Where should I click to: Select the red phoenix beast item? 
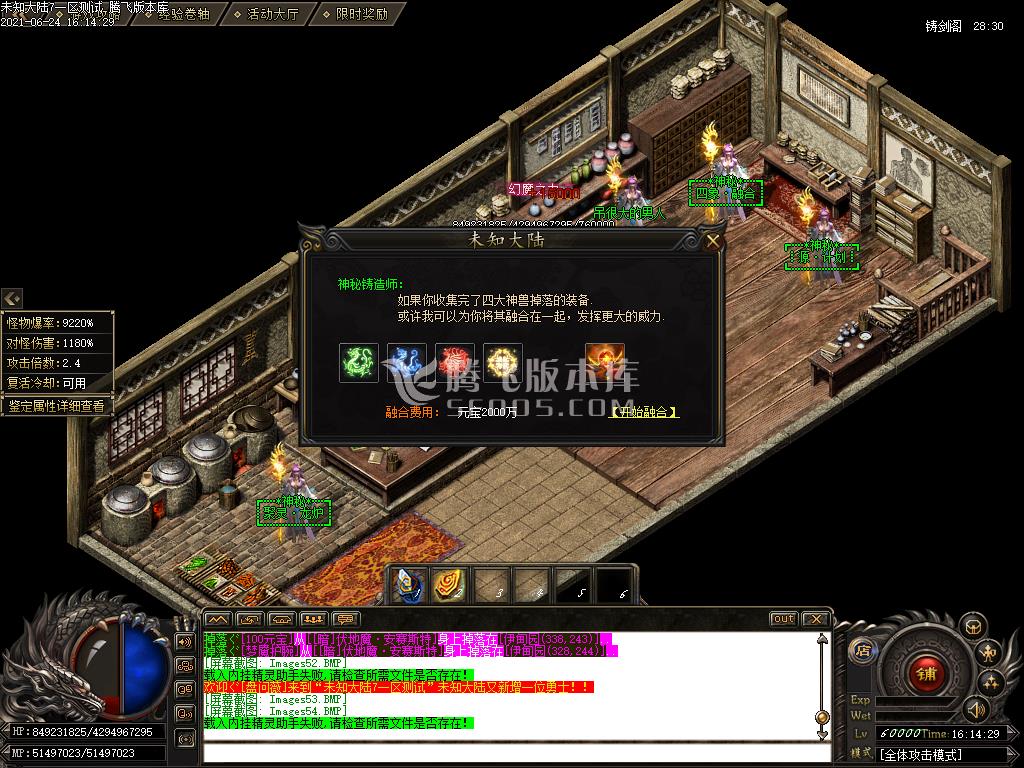coord(455,363)
